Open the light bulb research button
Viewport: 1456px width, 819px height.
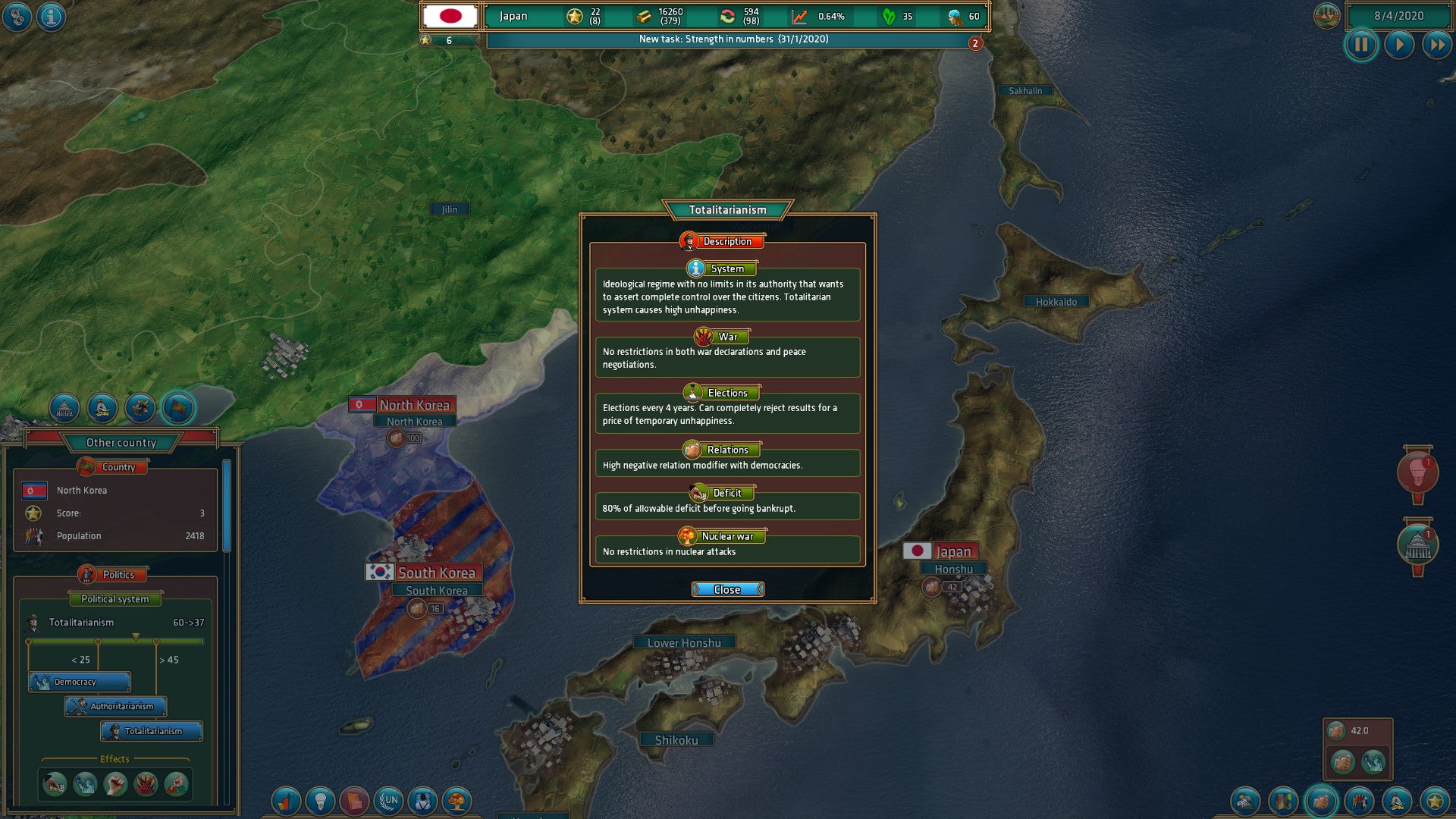point(320,800)
